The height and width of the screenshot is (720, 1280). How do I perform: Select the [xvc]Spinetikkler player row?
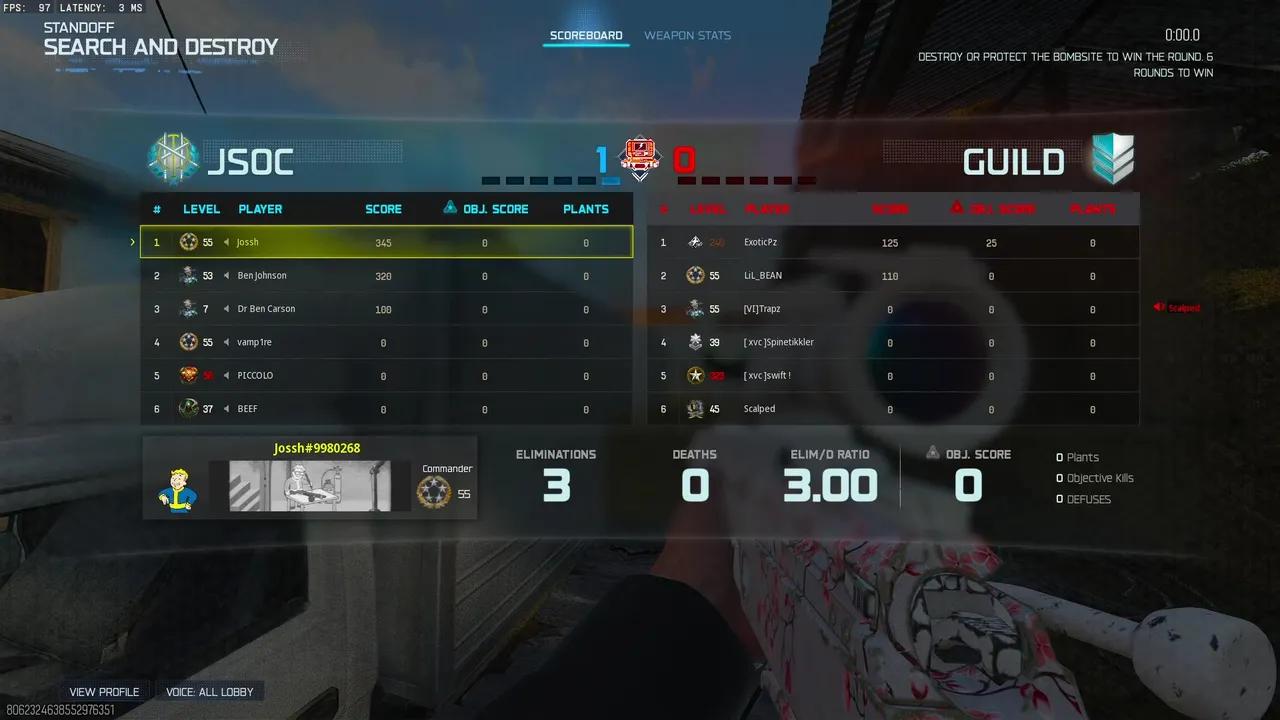892,342
